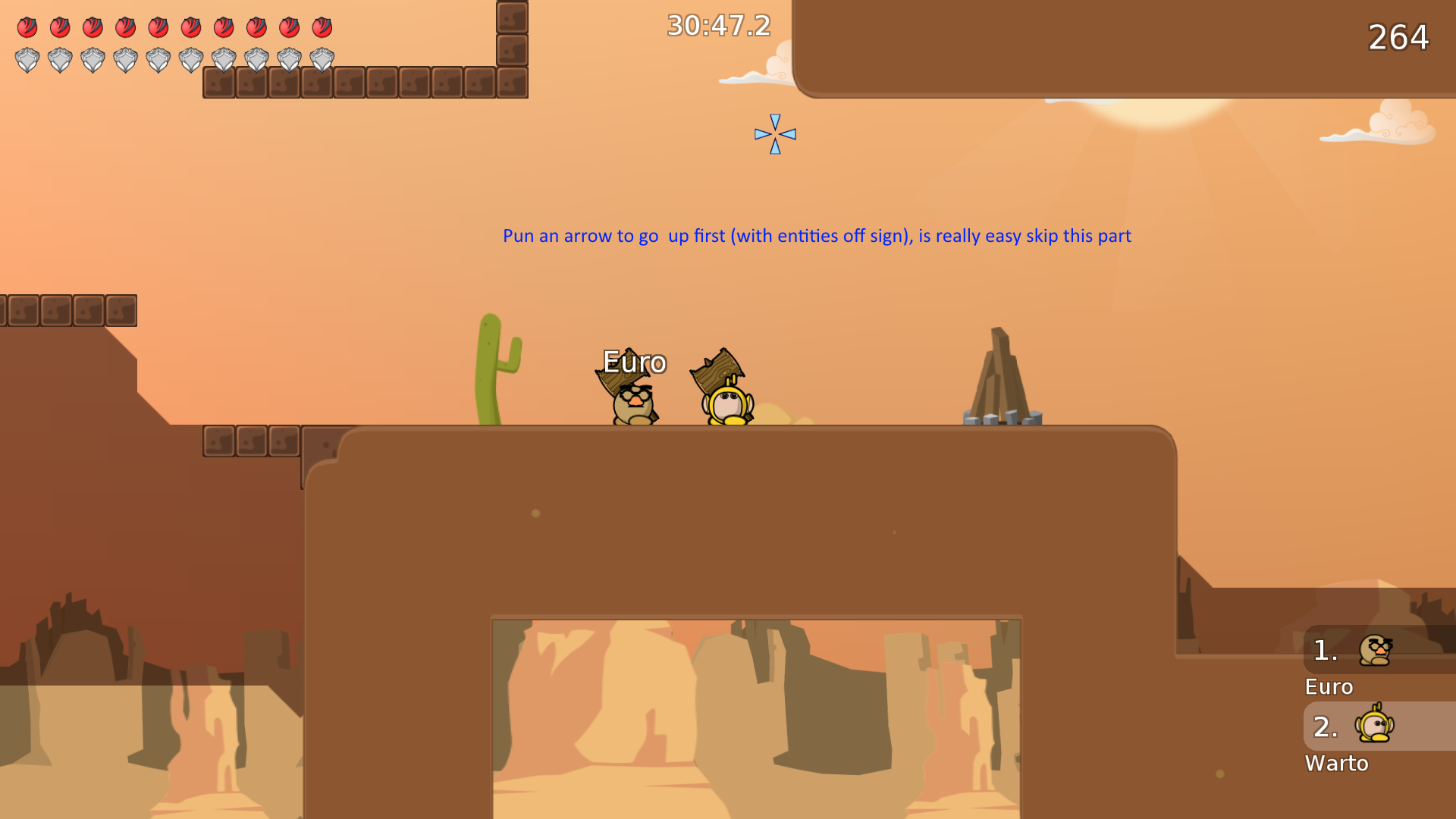Click the tenth silver shield icon

coord(322,59)
